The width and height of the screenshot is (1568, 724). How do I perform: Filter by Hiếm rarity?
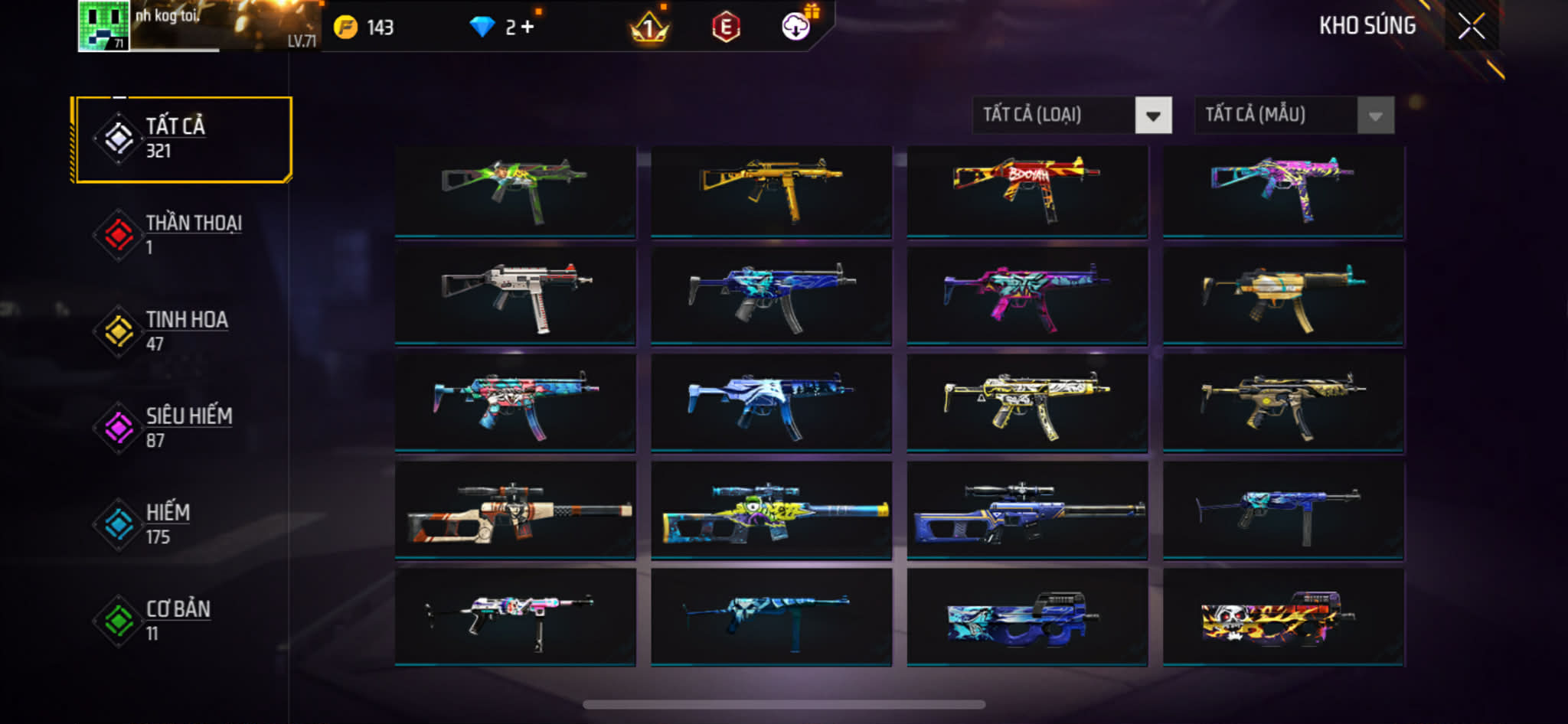point(183,524)
